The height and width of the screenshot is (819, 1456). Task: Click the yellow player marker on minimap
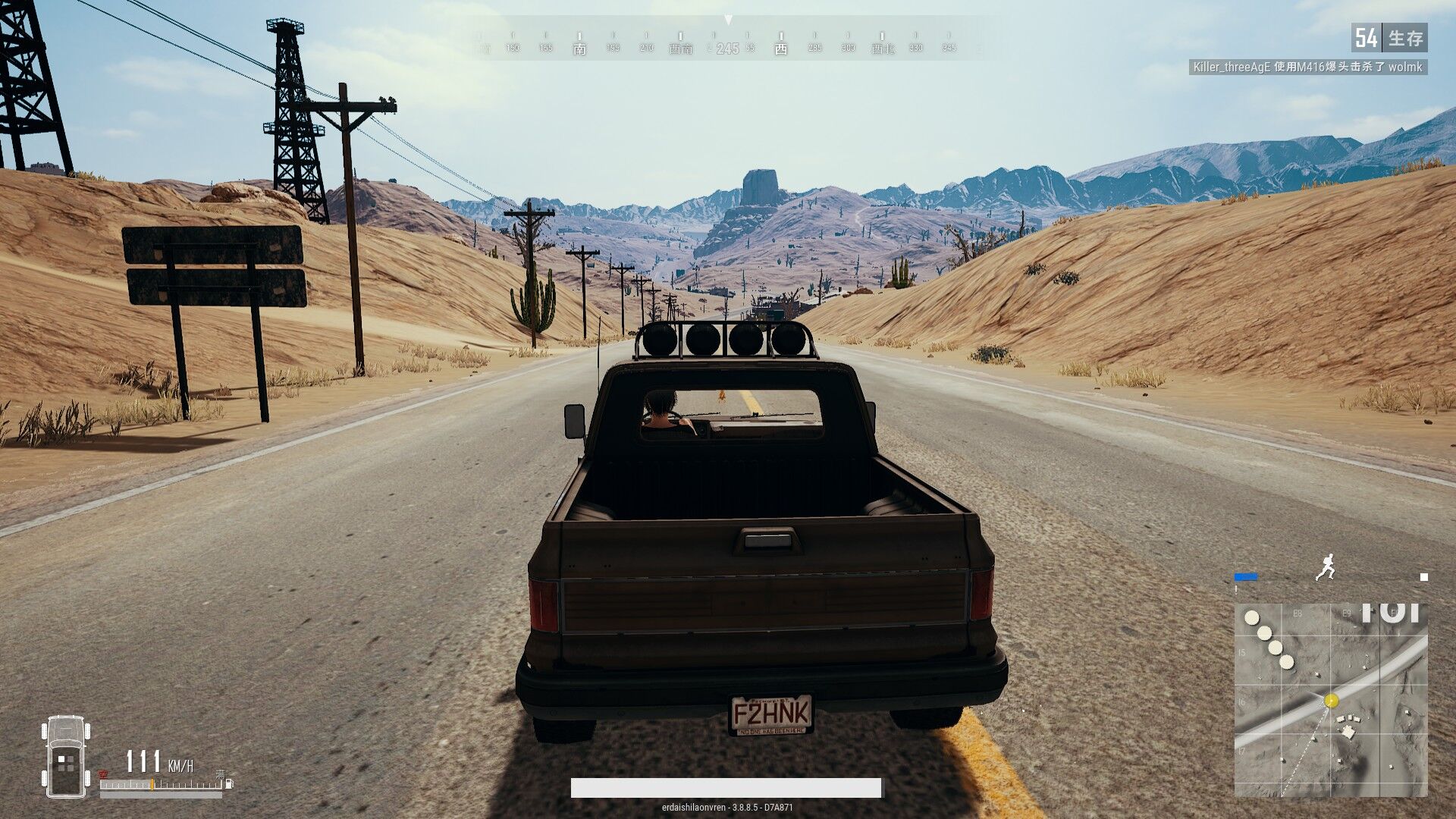(x=1331, y=701)
